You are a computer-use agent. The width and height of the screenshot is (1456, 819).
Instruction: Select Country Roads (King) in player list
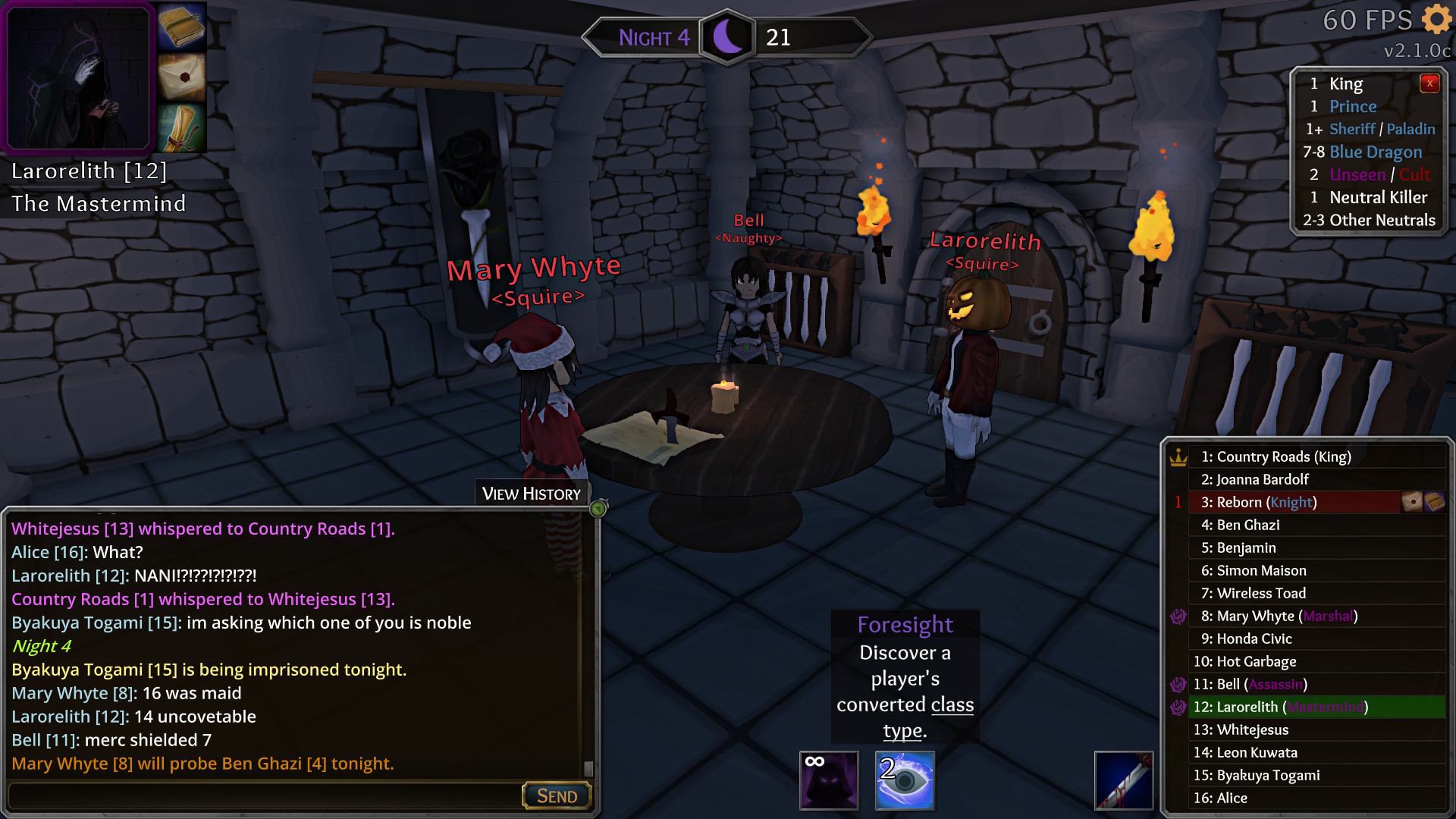pos(1276,457)
